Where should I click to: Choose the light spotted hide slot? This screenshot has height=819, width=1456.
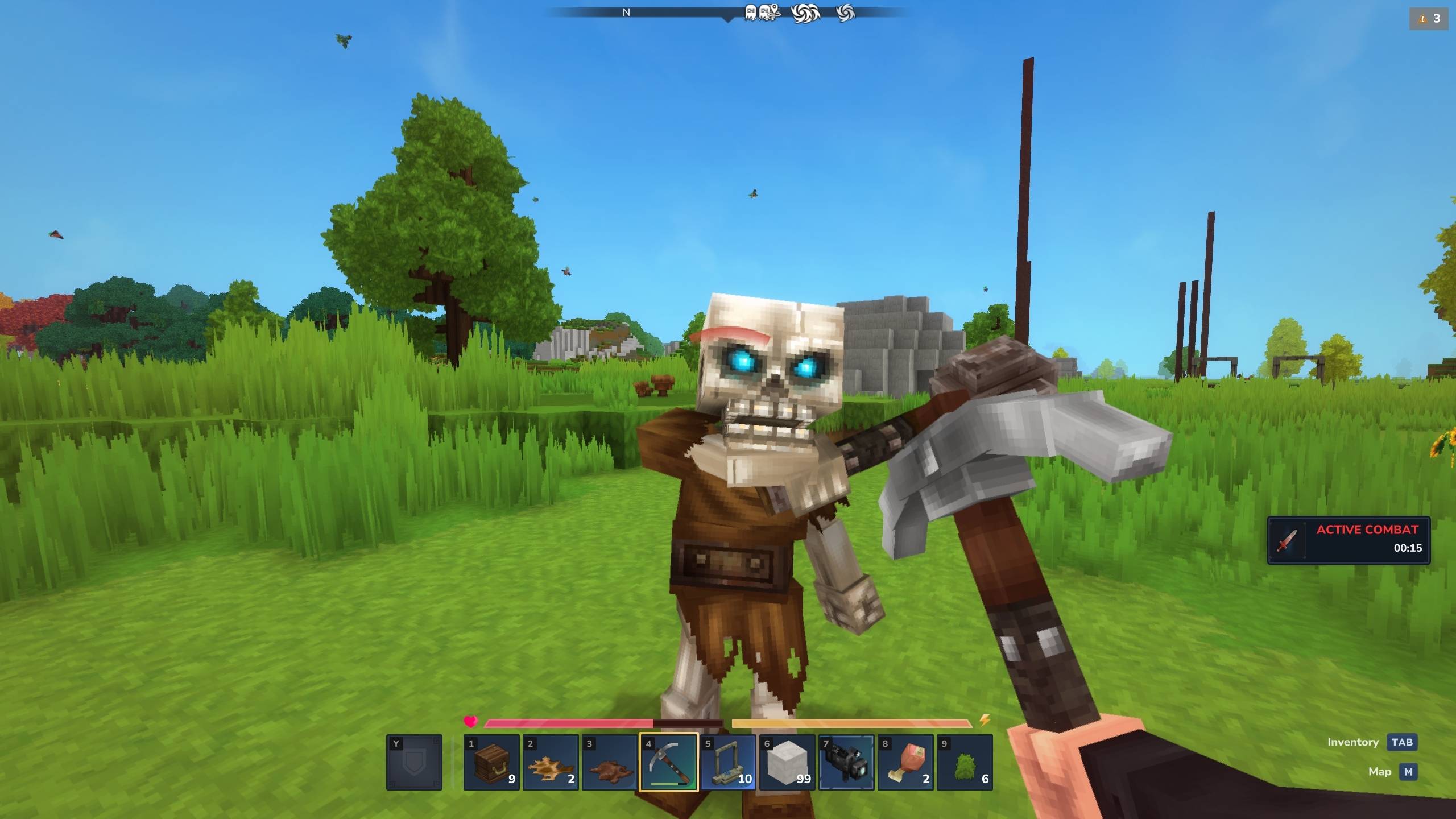[x=551, y=762]
